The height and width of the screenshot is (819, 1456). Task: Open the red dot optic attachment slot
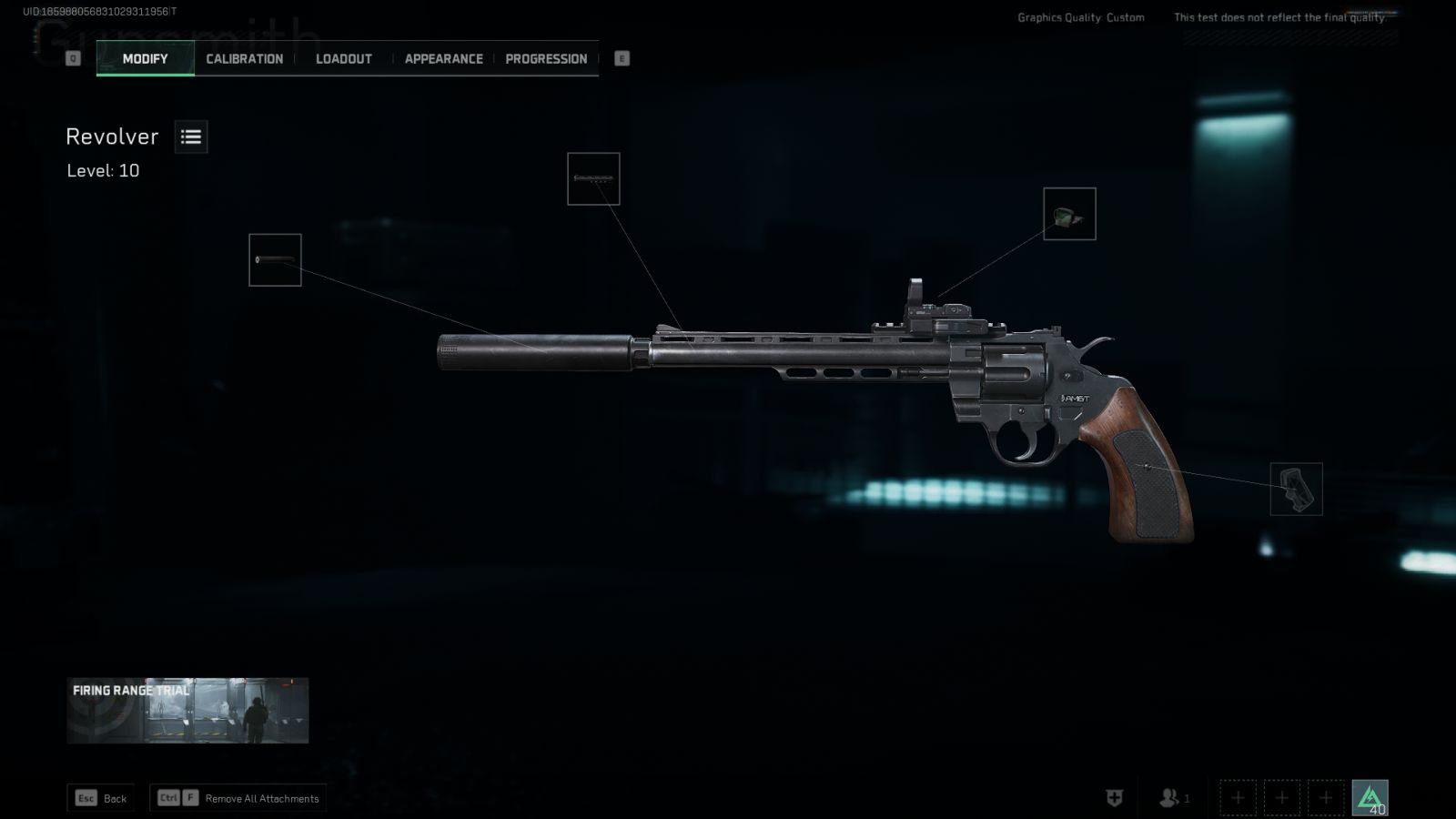coord(1069,214)
